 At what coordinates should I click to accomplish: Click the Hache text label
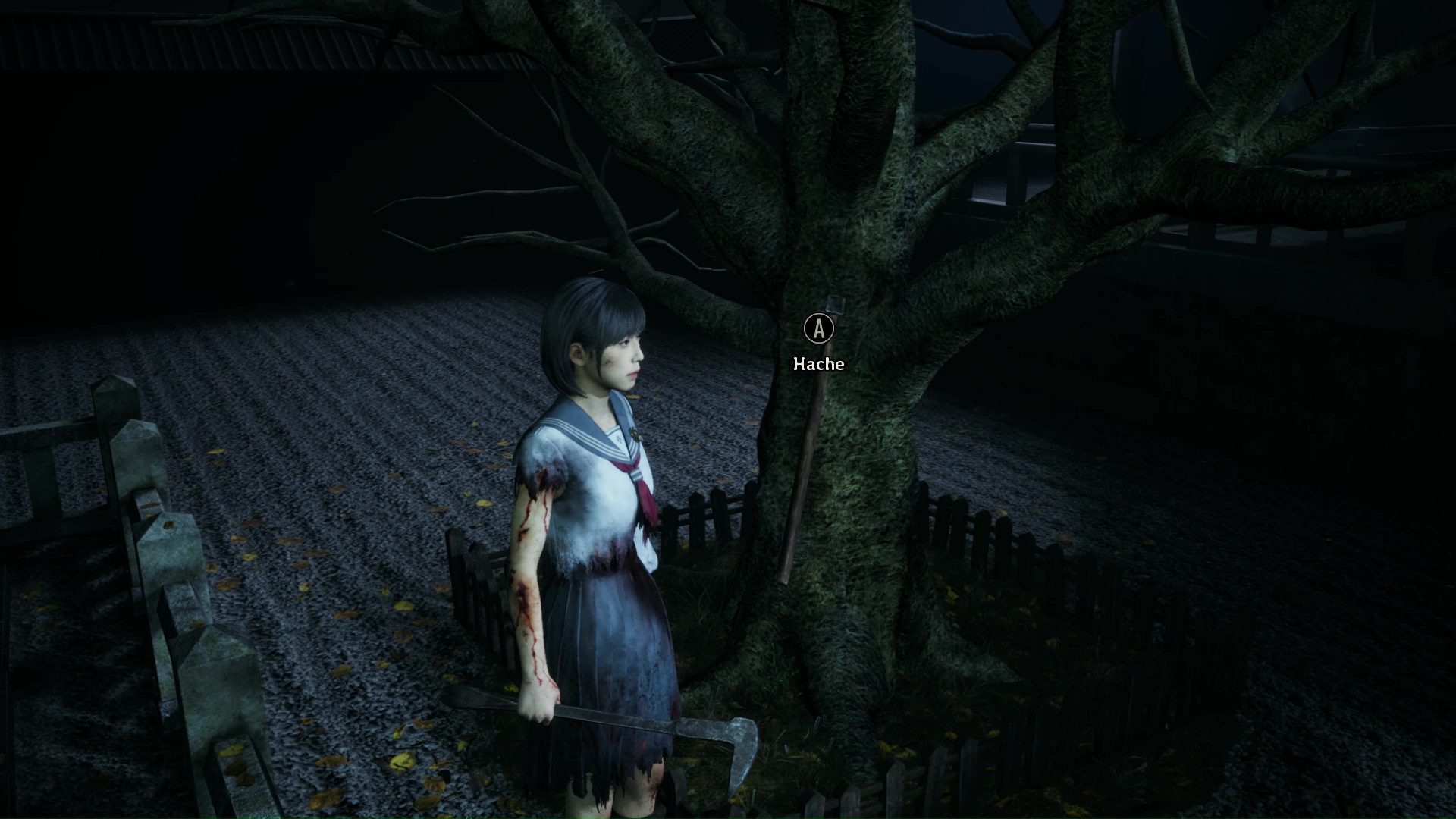(817, 364)
